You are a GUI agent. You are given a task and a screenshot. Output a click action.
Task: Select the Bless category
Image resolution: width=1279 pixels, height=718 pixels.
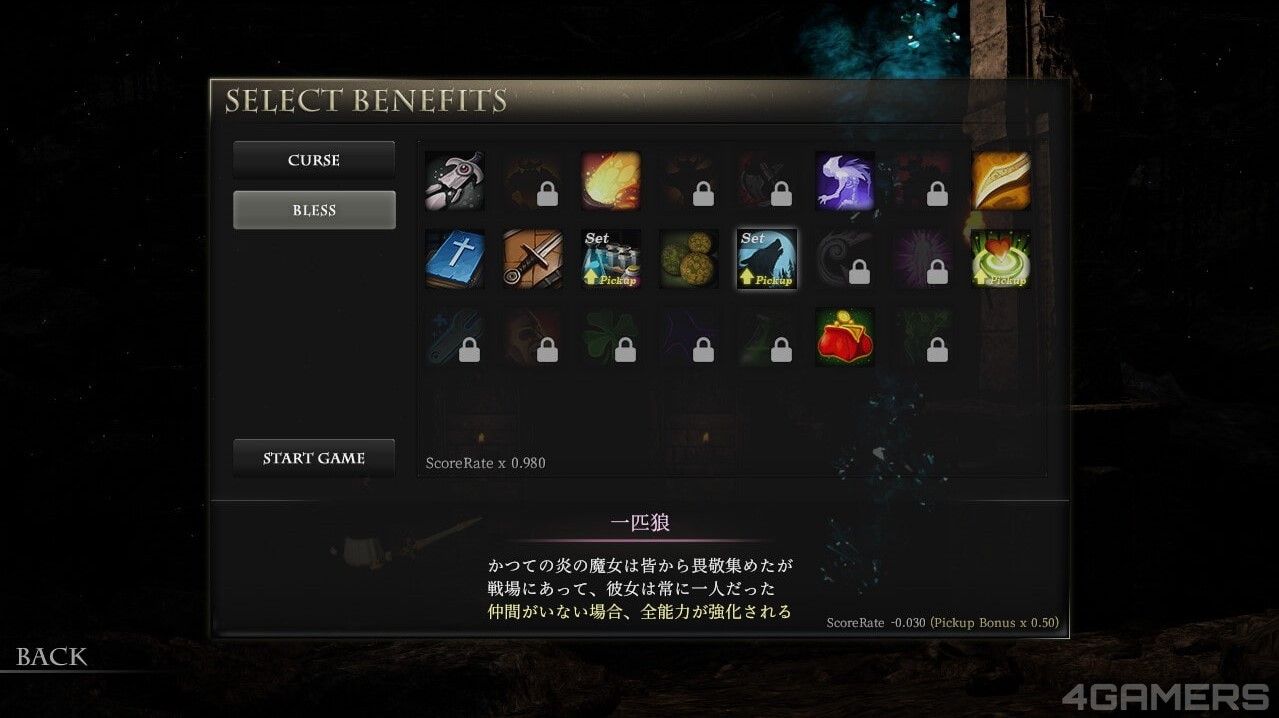click(314, 210)
